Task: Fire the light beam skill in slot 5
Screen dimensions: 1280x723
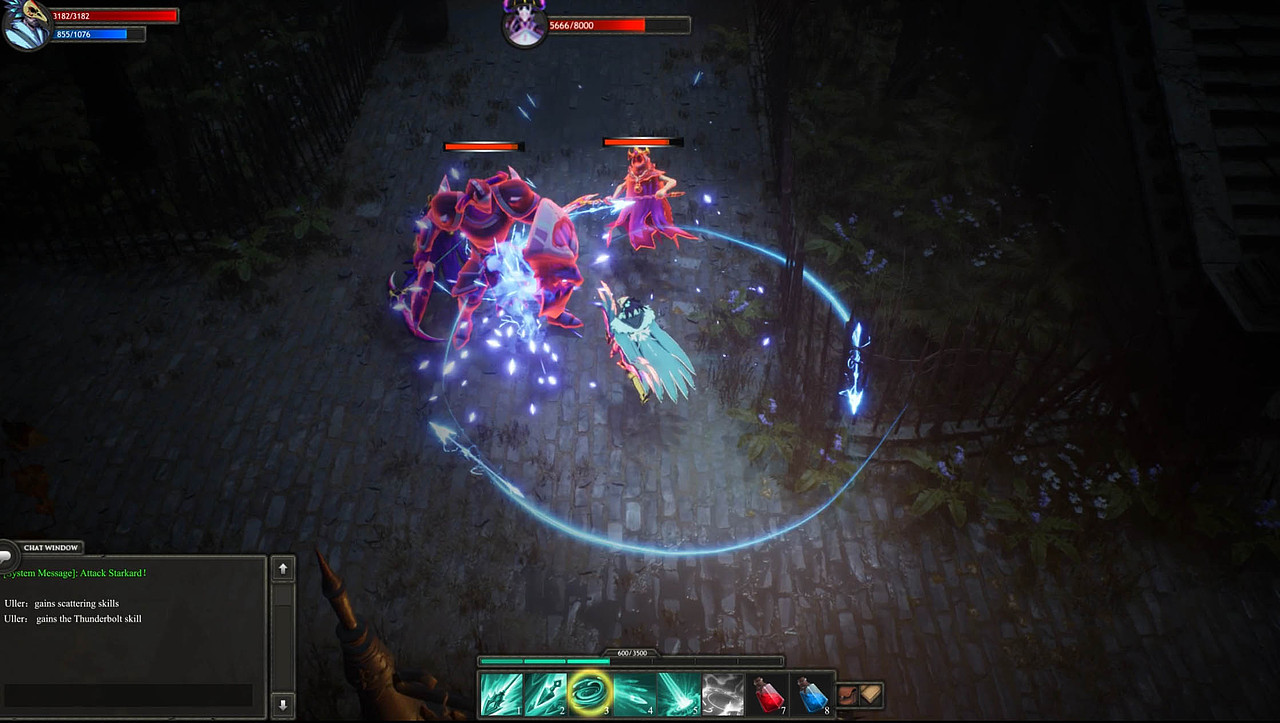Action: [678, 694]
